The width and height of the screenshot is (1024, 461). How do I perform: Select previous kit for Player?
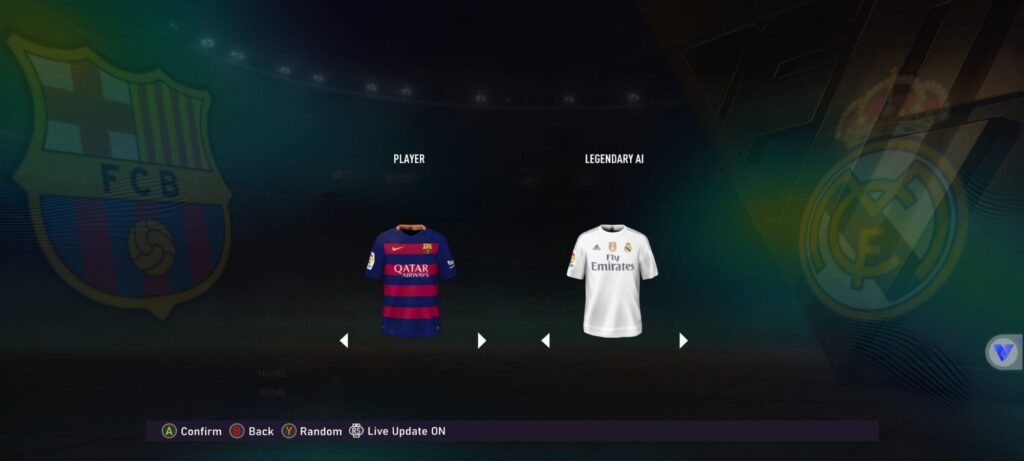[344, 341]
